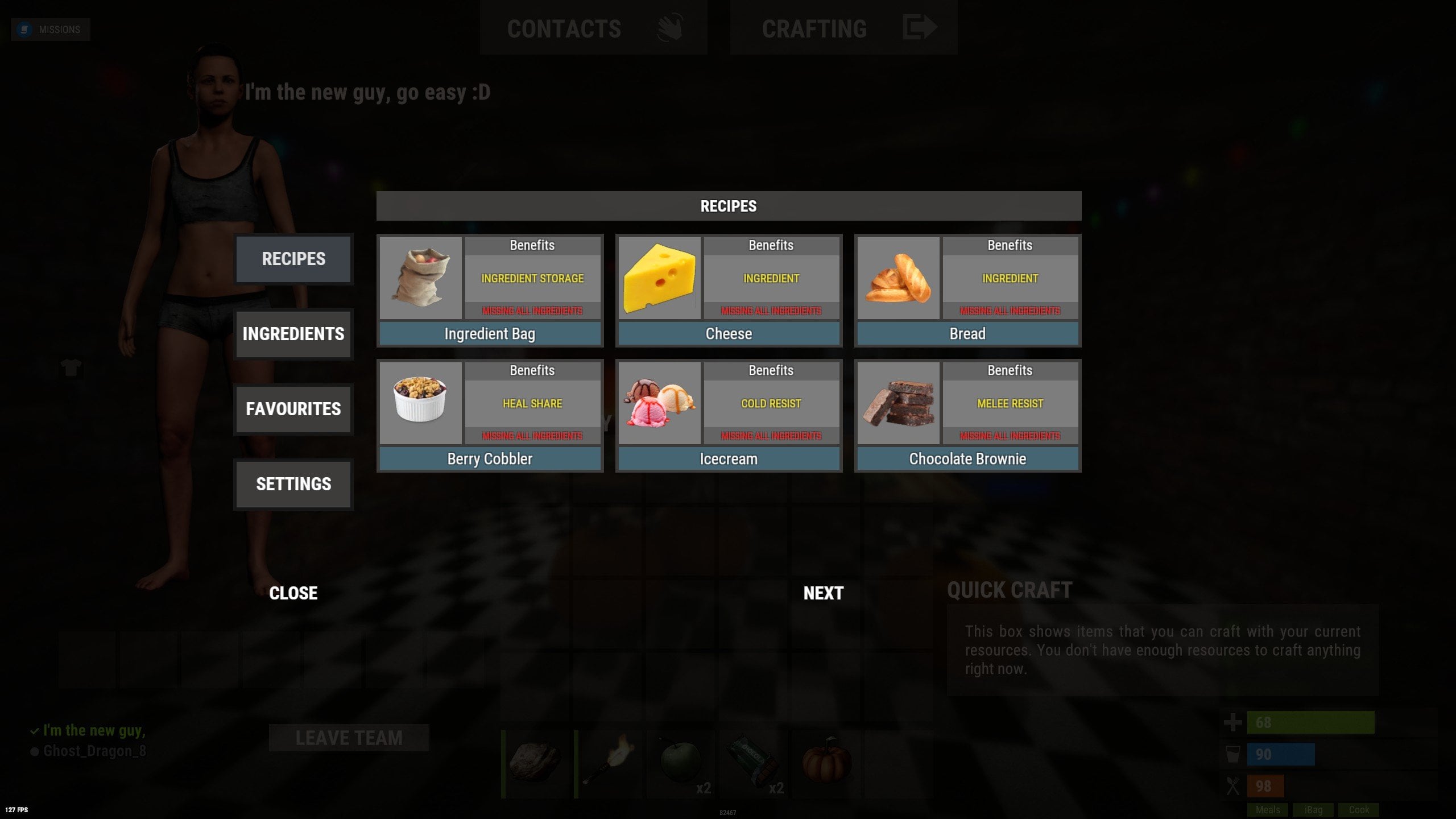The width and height of the screenshot is (1456, 819).
Task: Show the Favourites list
Action: [x=293, y=409]
